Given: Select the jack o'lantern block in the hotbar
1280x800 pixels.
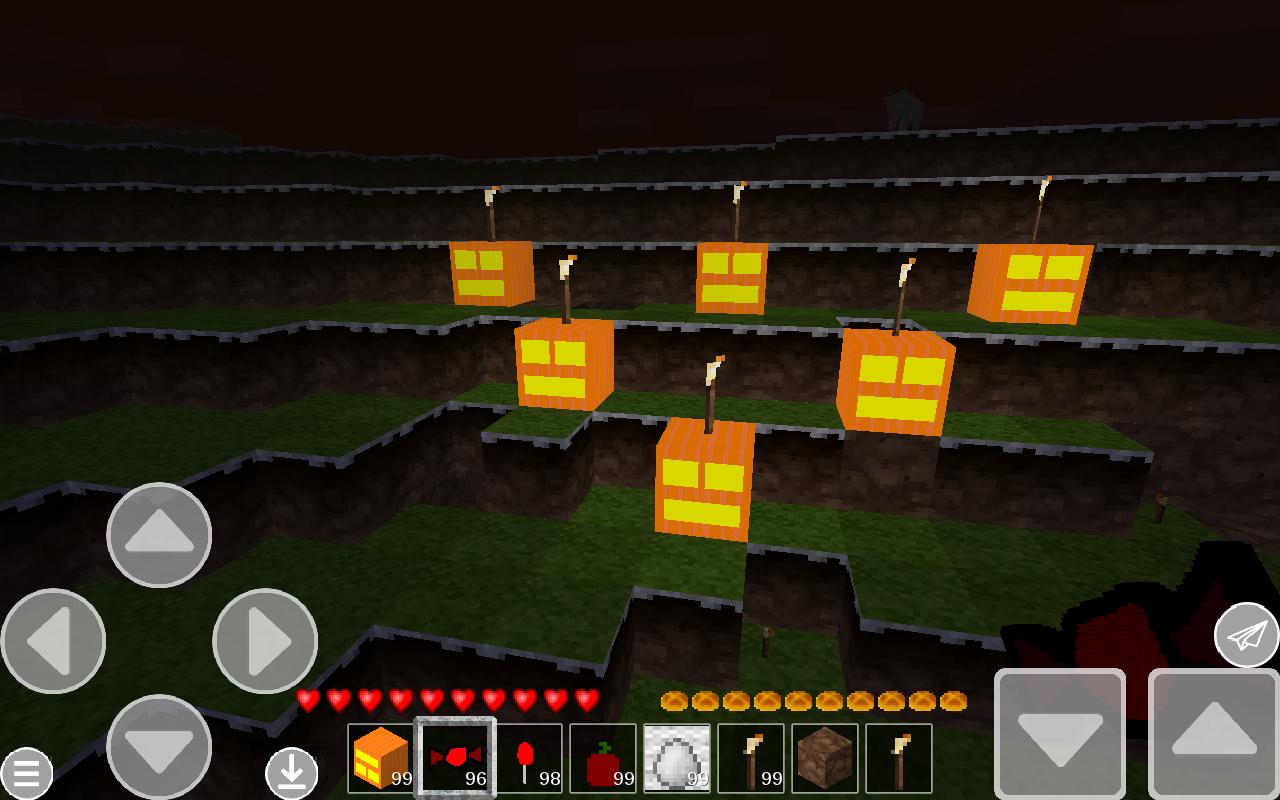Looking at the screenshot, I should tap(380, 757).
